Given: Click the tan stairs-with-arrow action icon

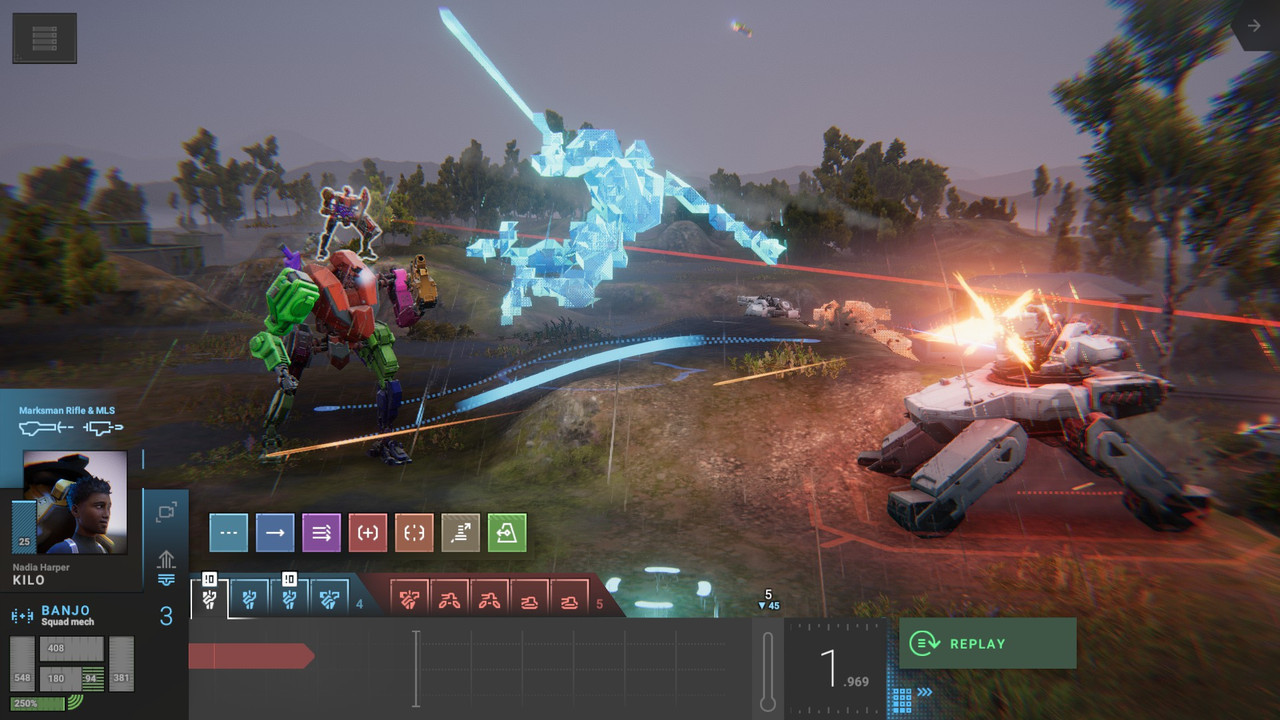Looking at the screenshot, I should pos(461,533).
